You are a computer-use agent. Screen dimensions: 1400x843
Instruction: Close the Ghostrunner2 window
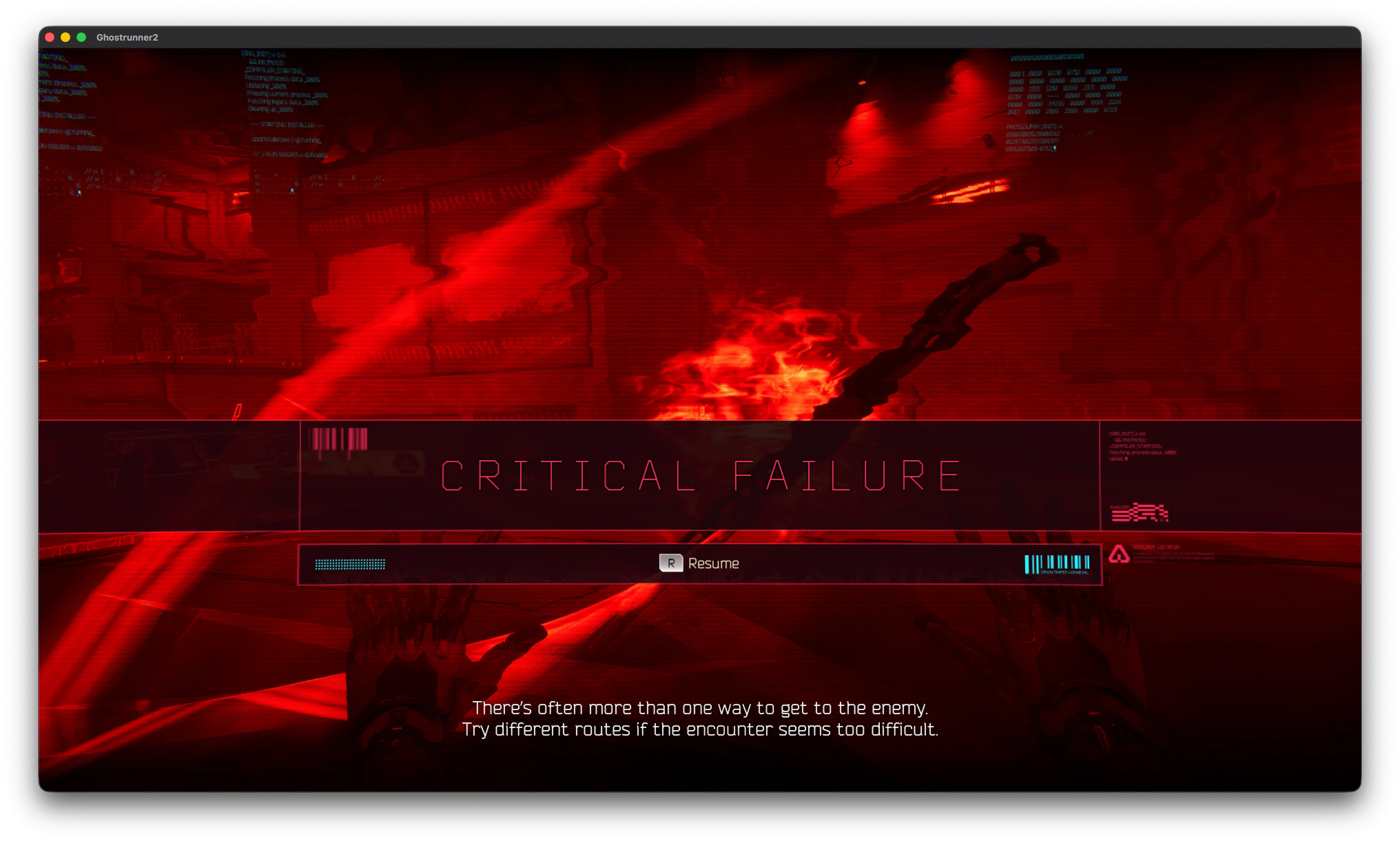click(50, 38)
